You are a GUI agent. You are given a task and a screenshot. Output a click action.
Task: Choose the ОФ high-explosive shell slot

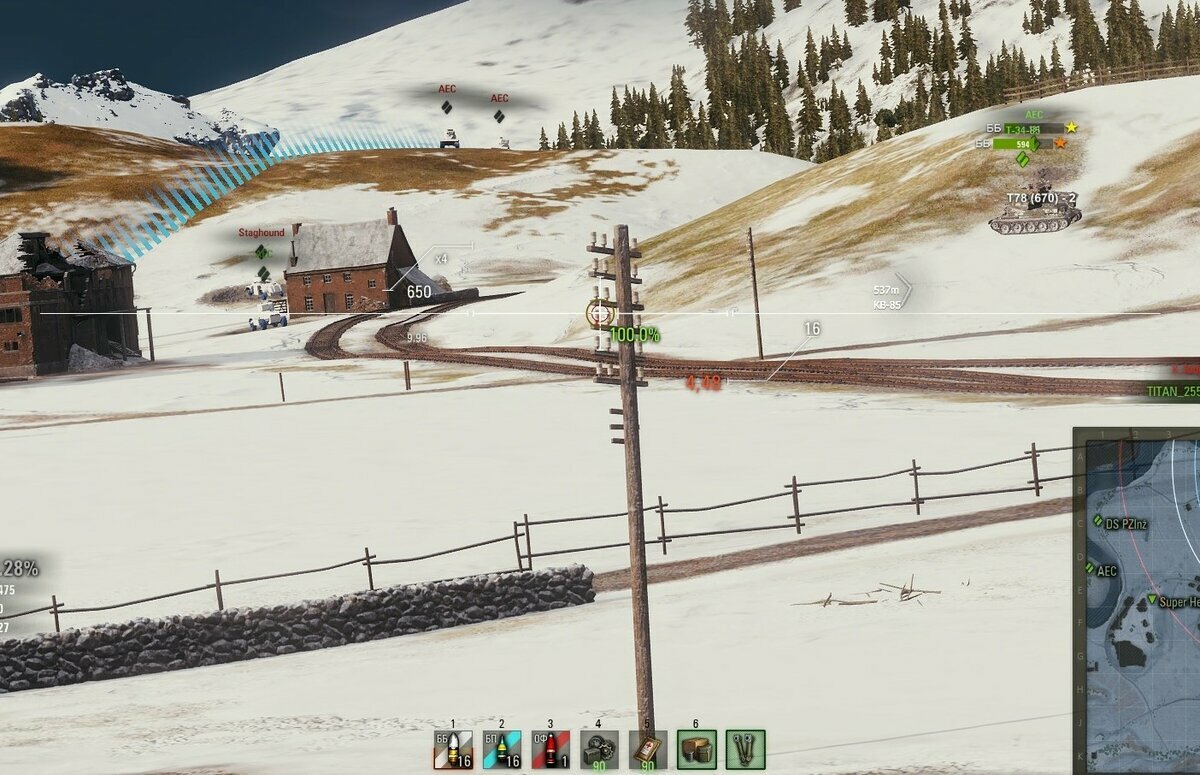point(551,749)
